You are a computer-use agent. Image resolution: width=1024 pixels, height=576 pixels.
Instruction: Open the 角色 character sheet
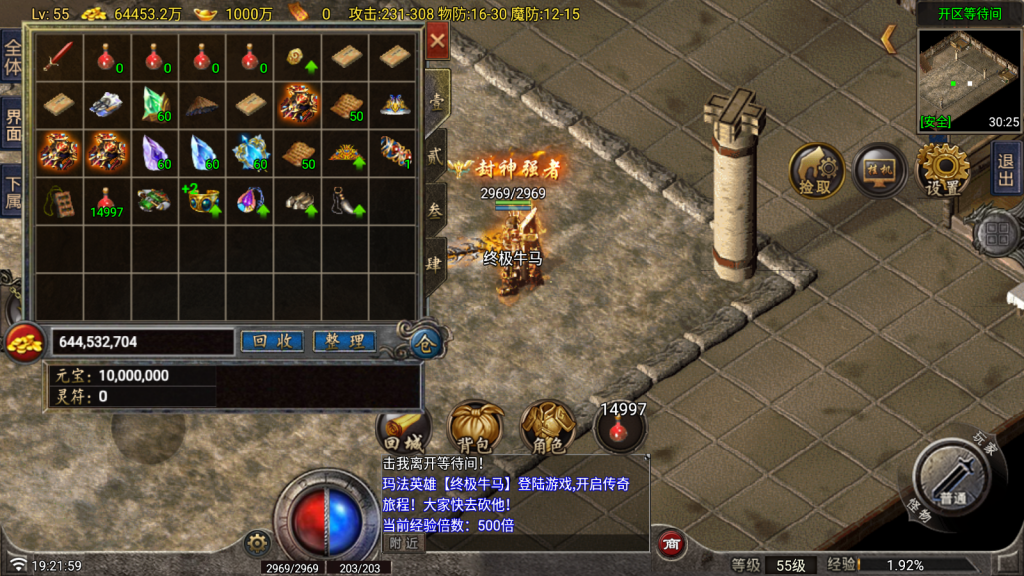pos(546,428)
